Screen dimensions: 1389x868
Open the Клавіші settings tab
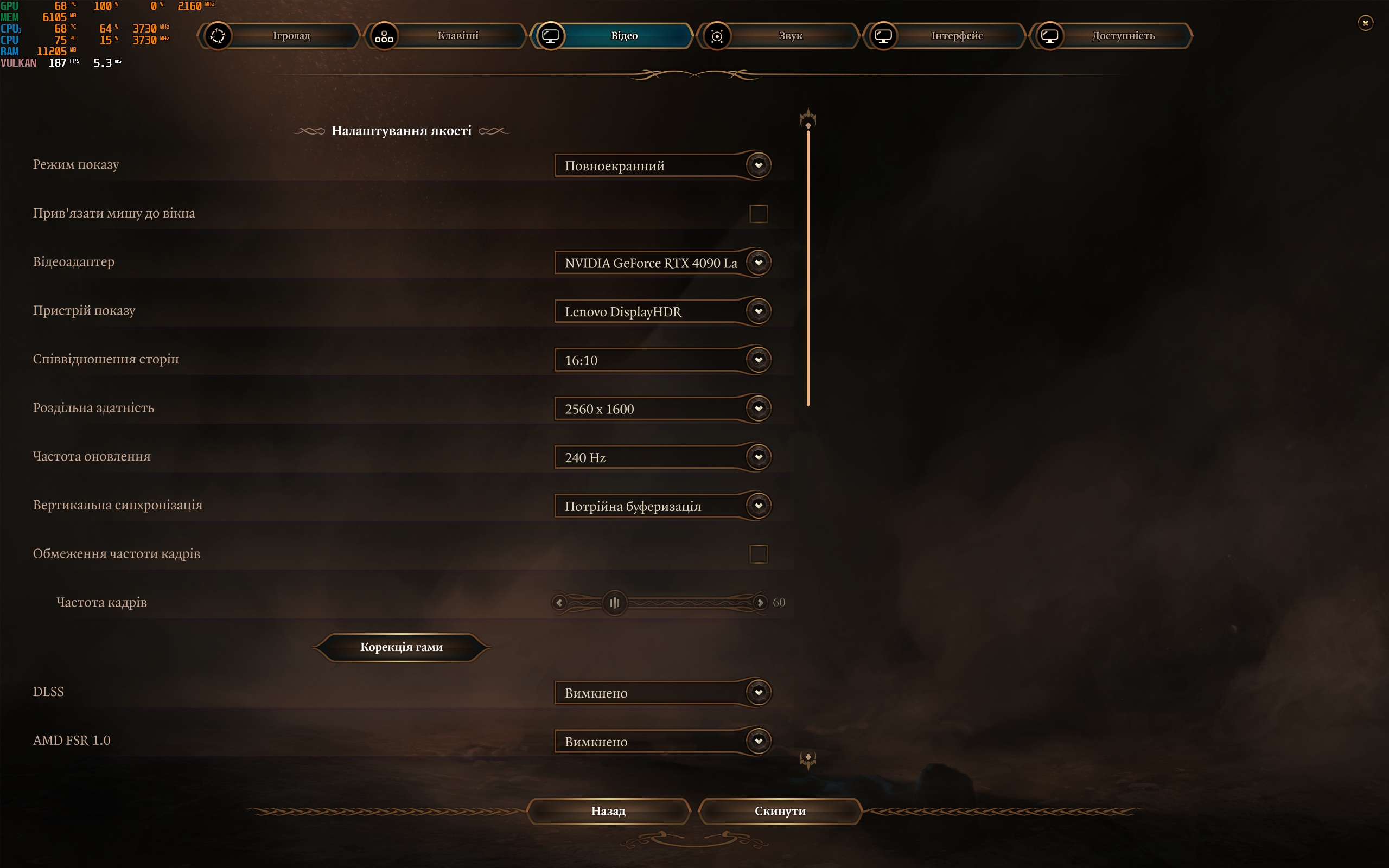457,36
